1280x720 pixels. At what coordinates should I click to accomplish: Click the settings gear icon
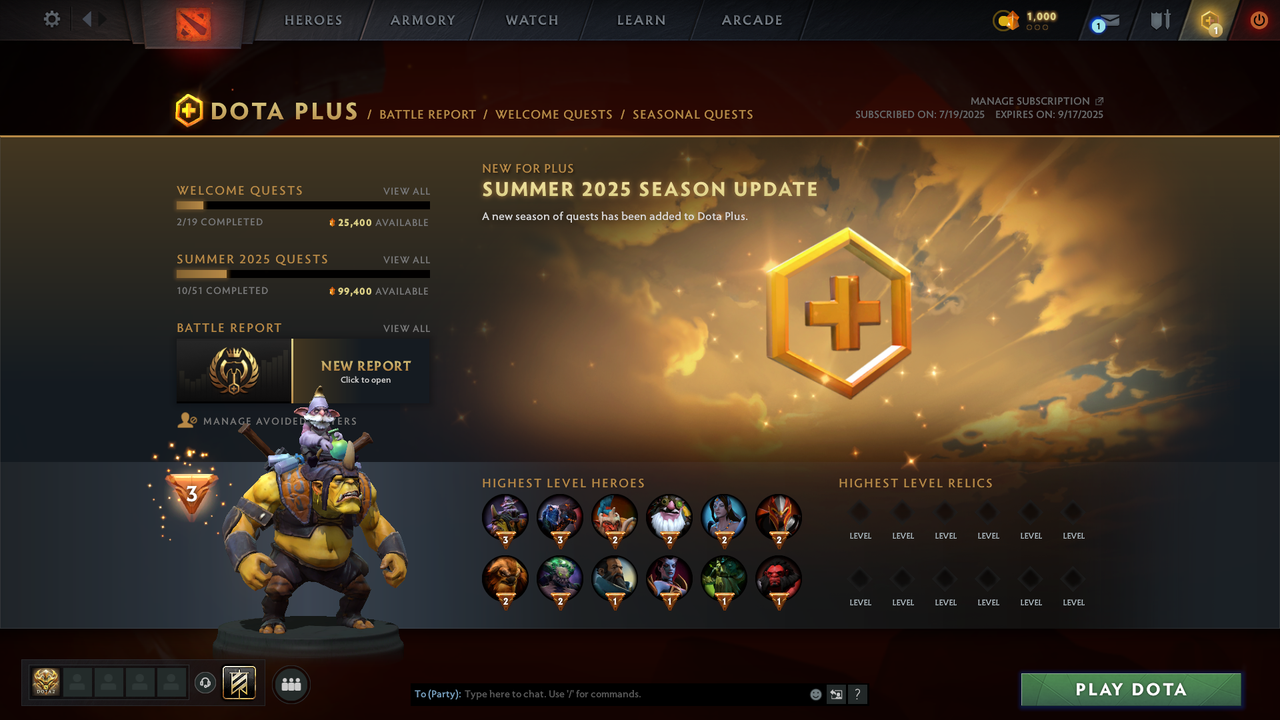[51, 18]
